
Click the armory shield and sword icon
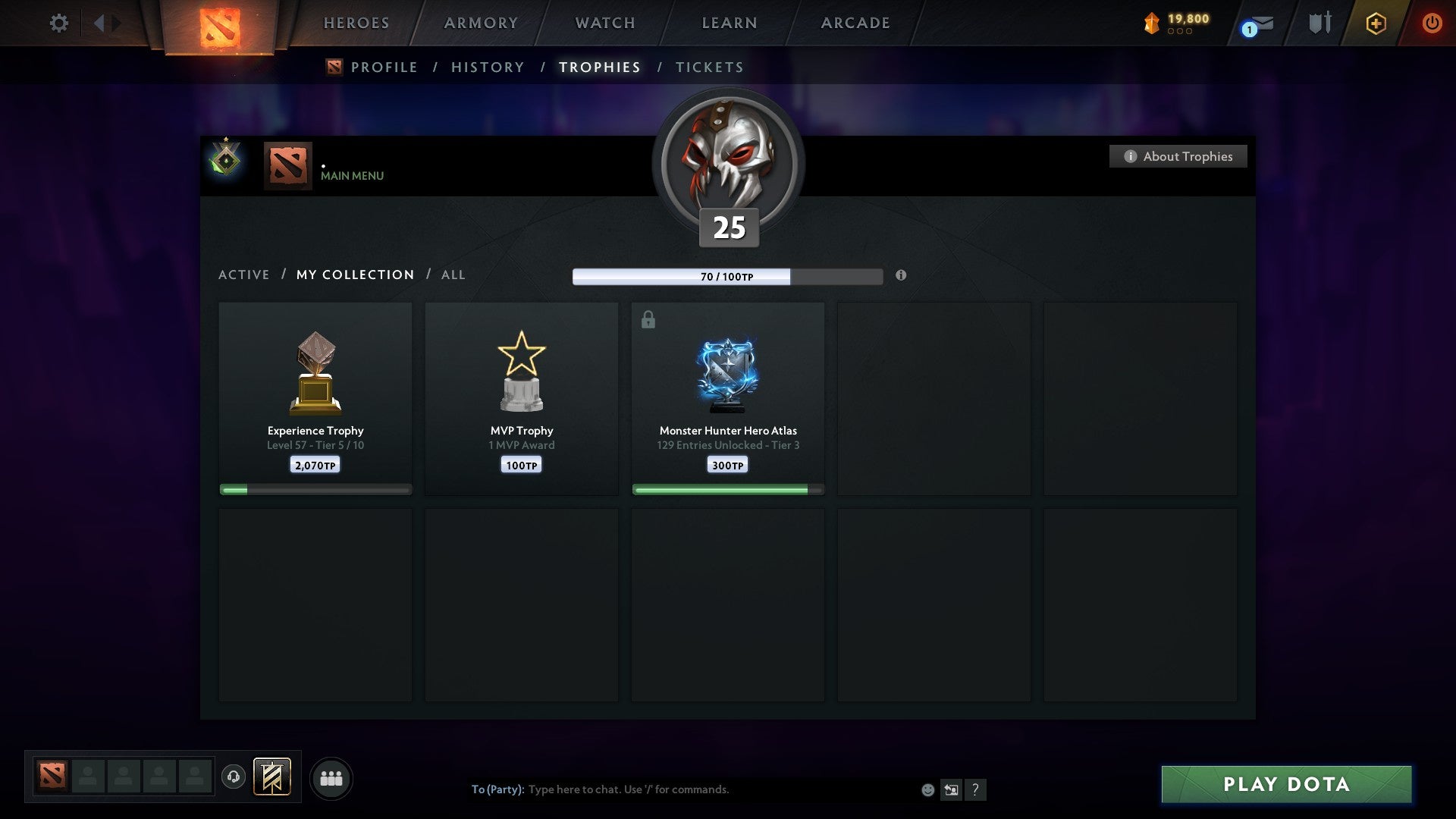[1319, 23]
